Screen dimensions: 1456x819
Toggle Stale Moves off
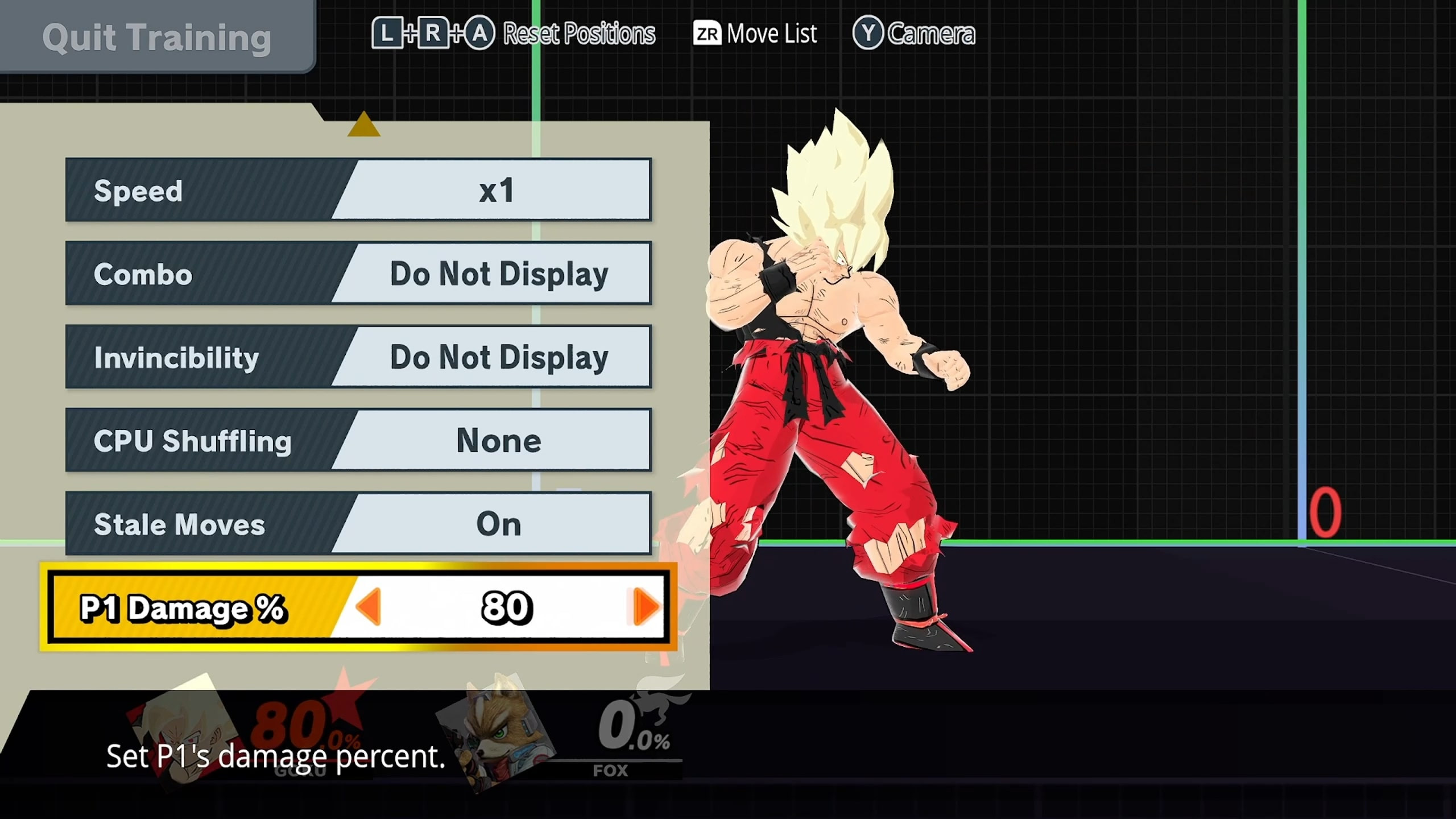[x=499, y=523]
